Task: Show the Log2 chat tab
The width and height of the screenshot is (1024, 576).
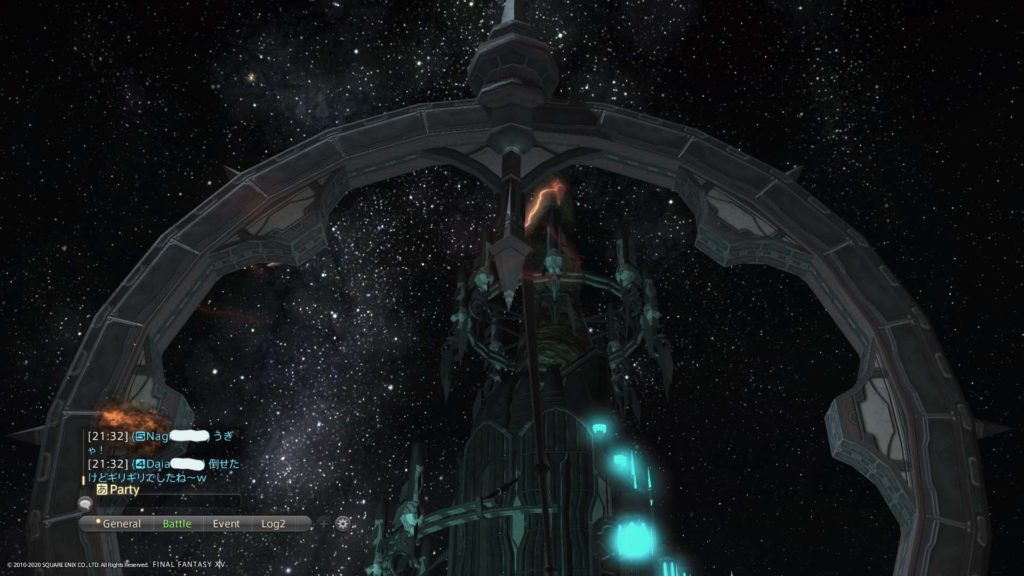Action: [273, 523]
